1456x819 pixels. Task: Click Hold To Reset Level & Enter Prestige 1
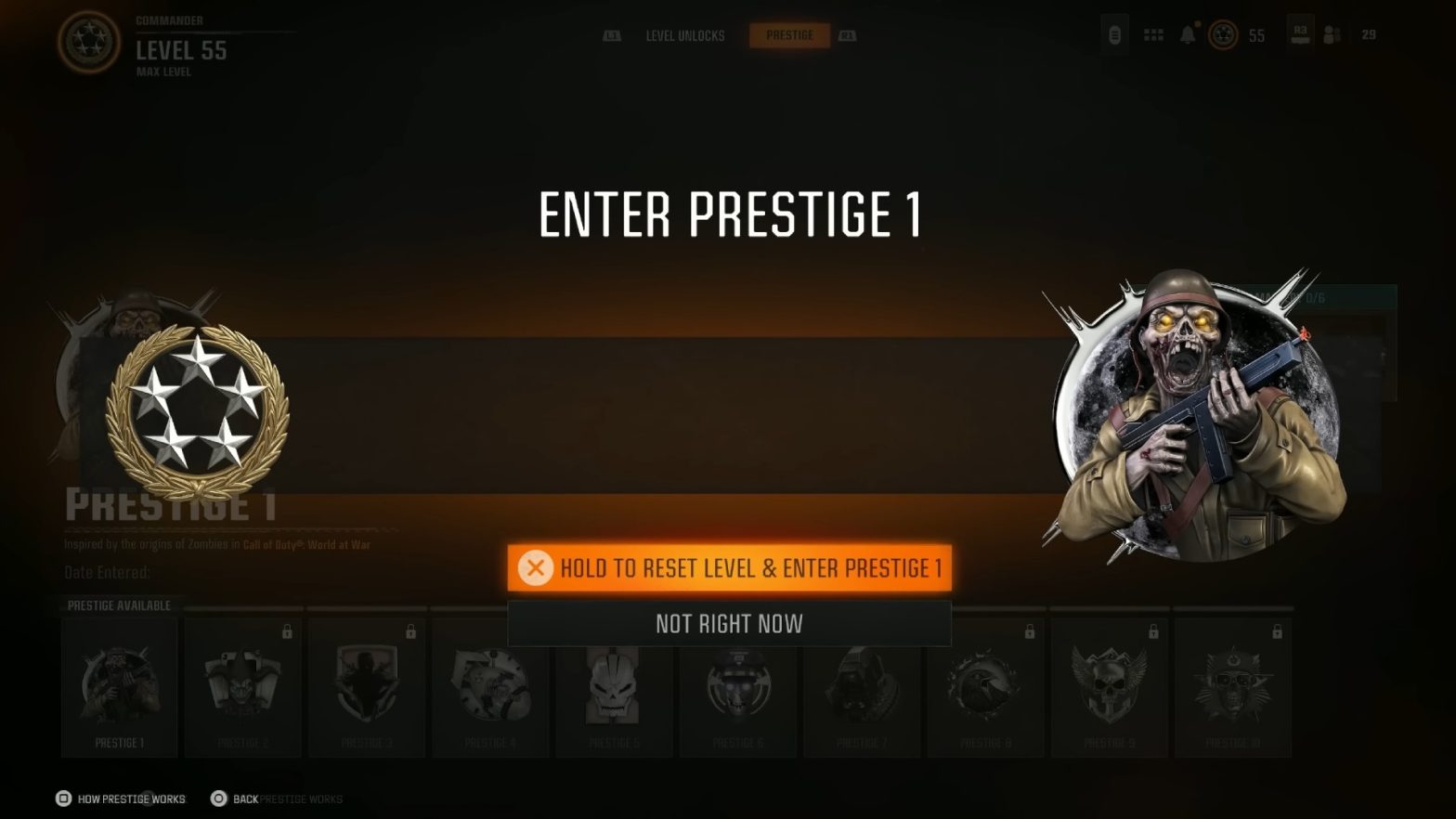pyautogui.click(x=730, y=568)
